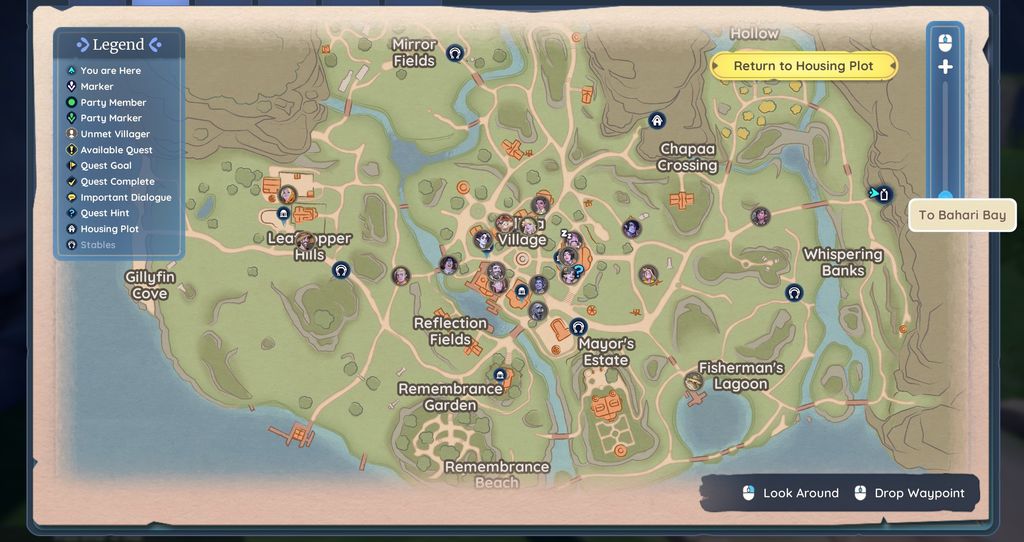Image resolution: width=1024 pixels, height=542 pixels.
Task: Toggle Quest Hint in the legend
Action: [x=105, y=213]
